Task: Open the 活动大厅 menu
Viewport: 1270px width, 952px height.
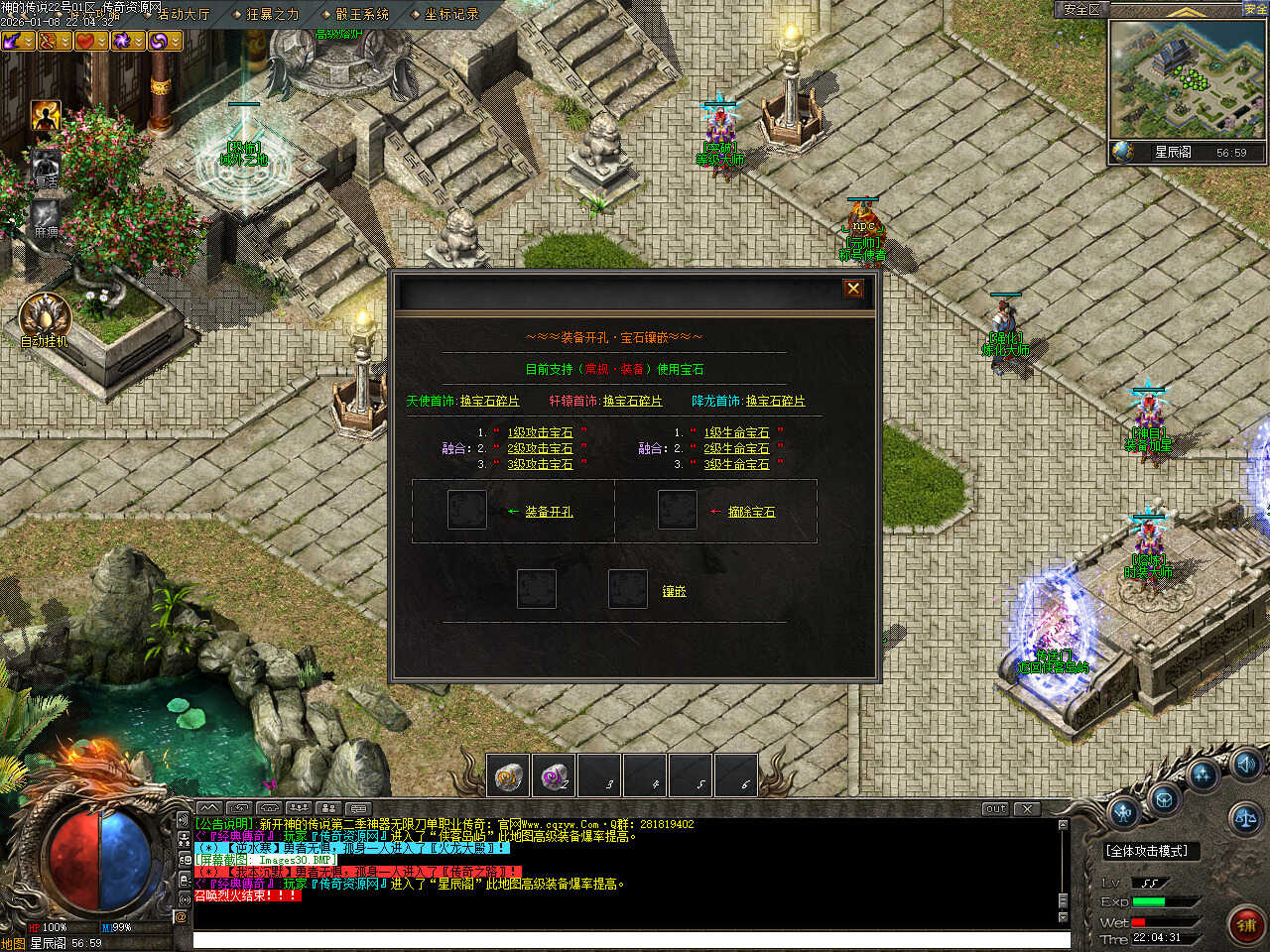Action: tap(183, 14)
